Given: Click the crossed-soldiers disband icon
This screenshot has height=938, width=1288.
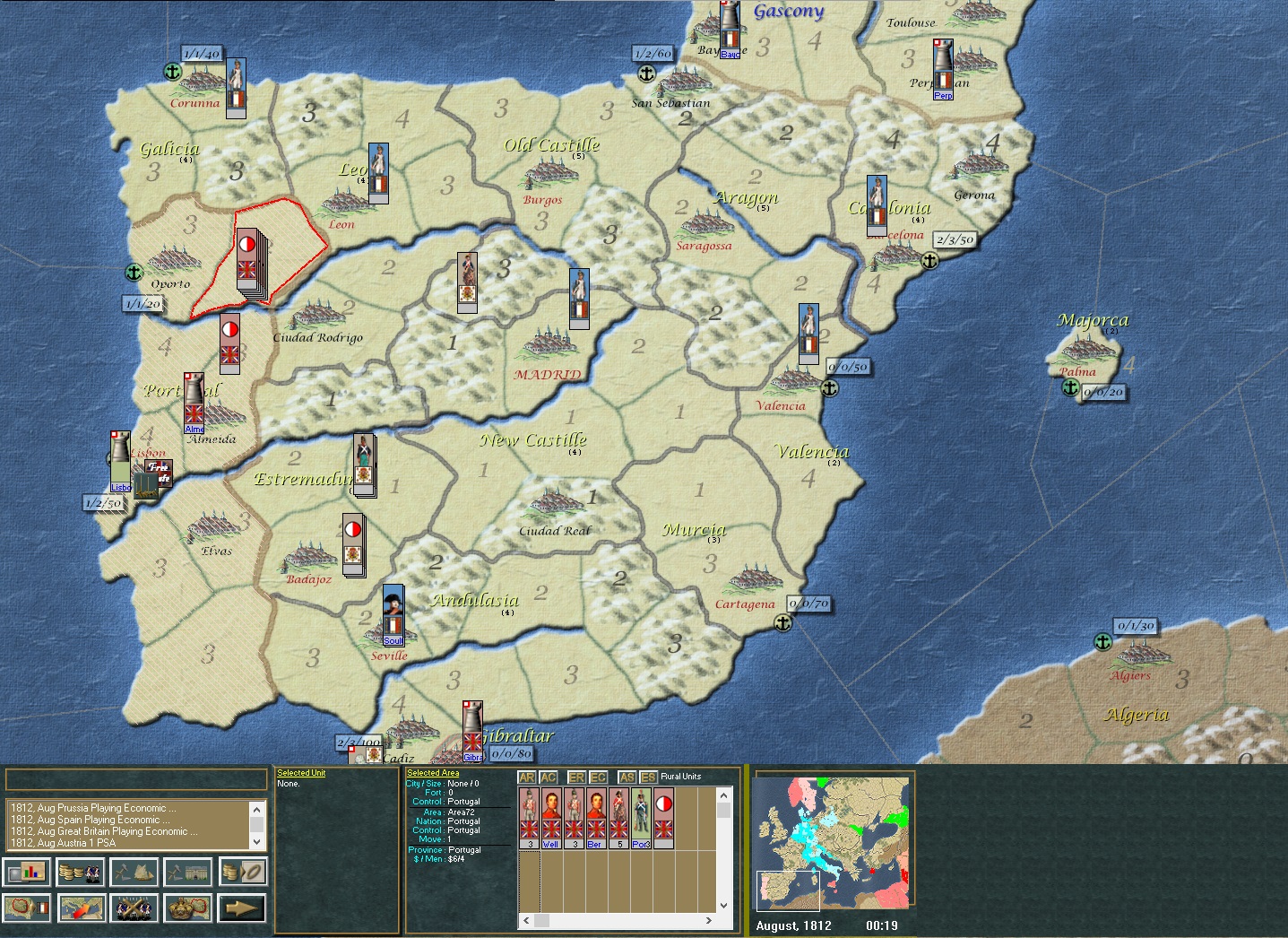Looking at the screenshot, I should (x=134, y=908).
